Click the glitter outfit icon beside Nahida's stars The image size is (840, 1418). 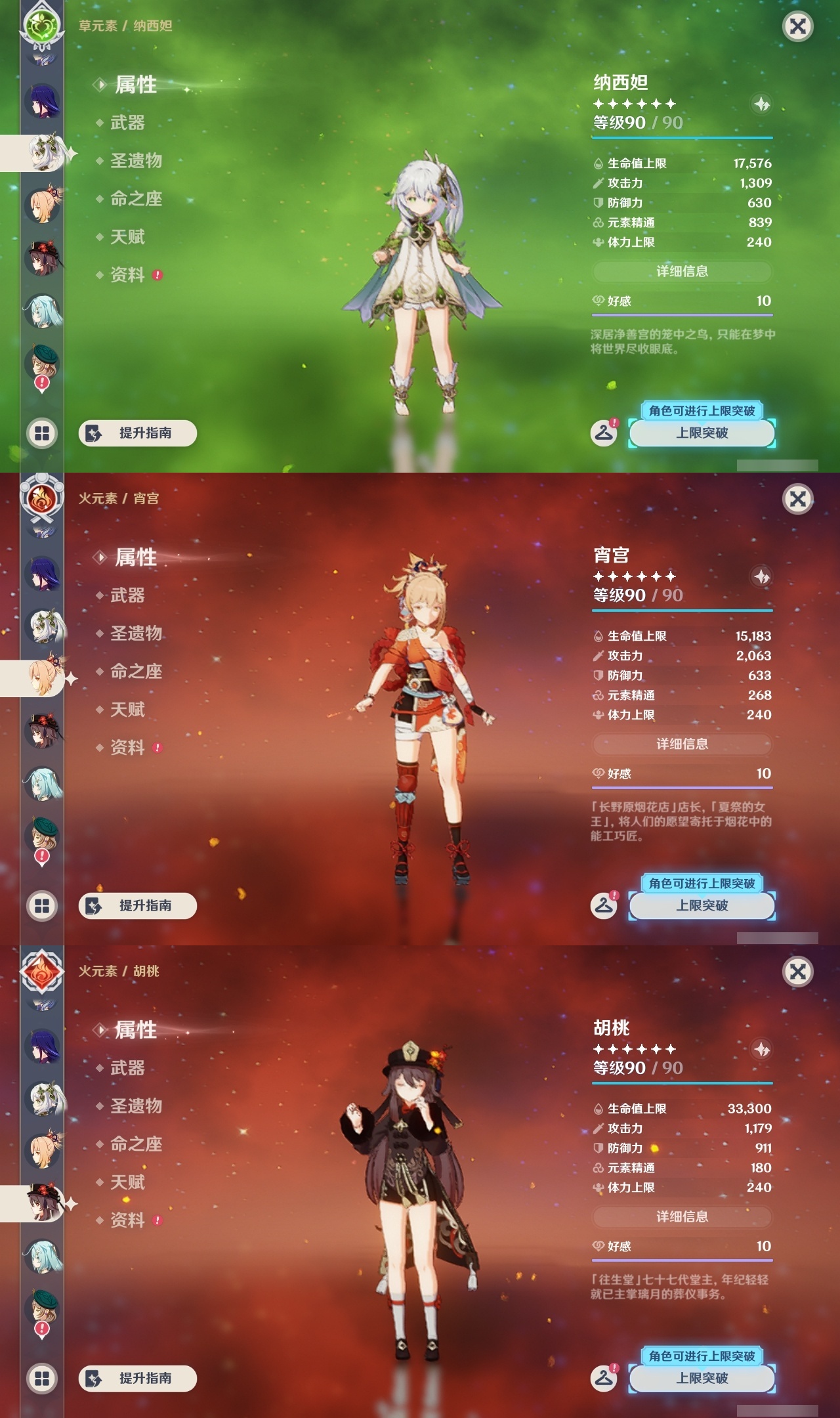(761, 104)
